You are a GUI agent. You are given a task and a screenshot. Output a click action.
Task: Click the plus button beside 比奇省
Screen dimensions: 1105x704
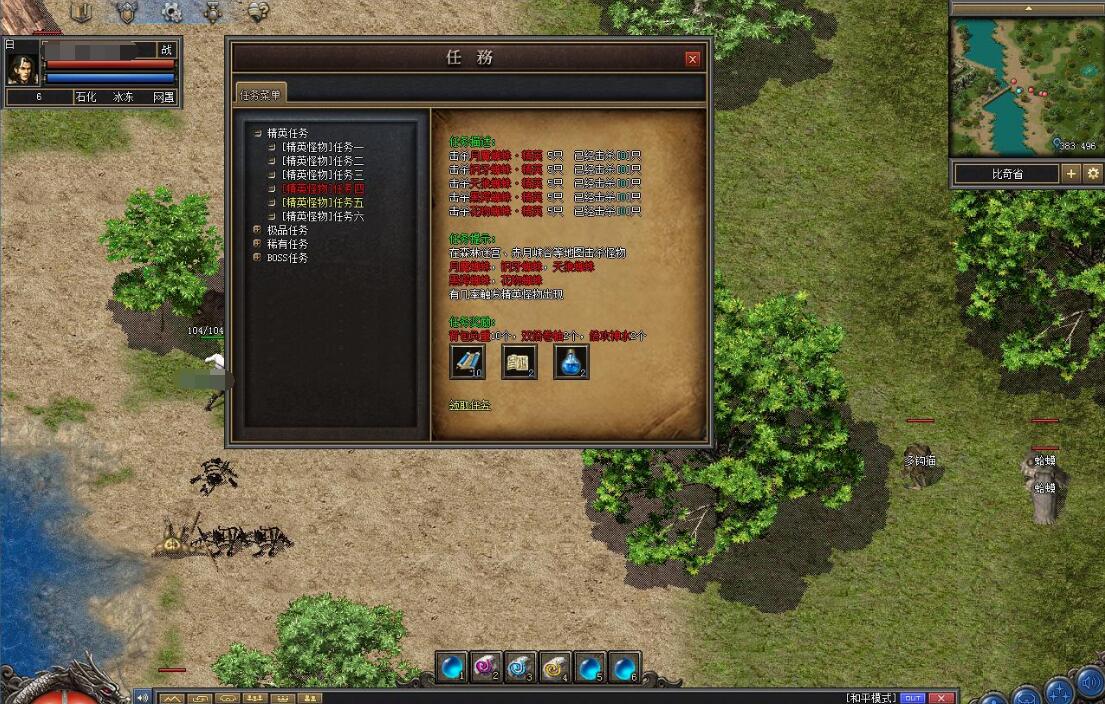click(x=1071, y=174)
